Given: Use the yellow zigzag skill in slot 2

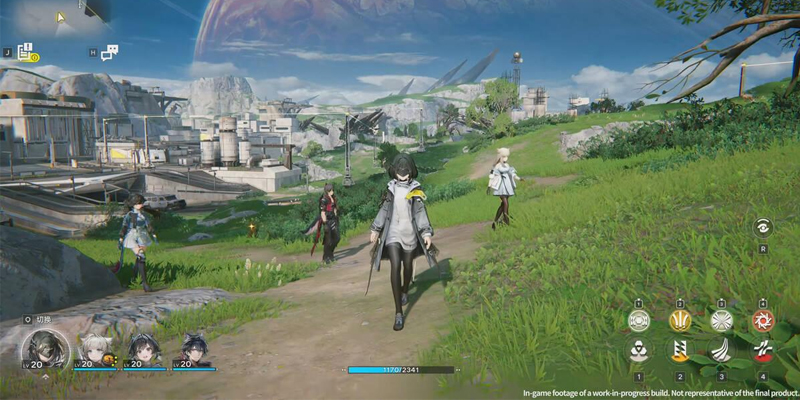Looking at the screenshot, I should point(680,351).
